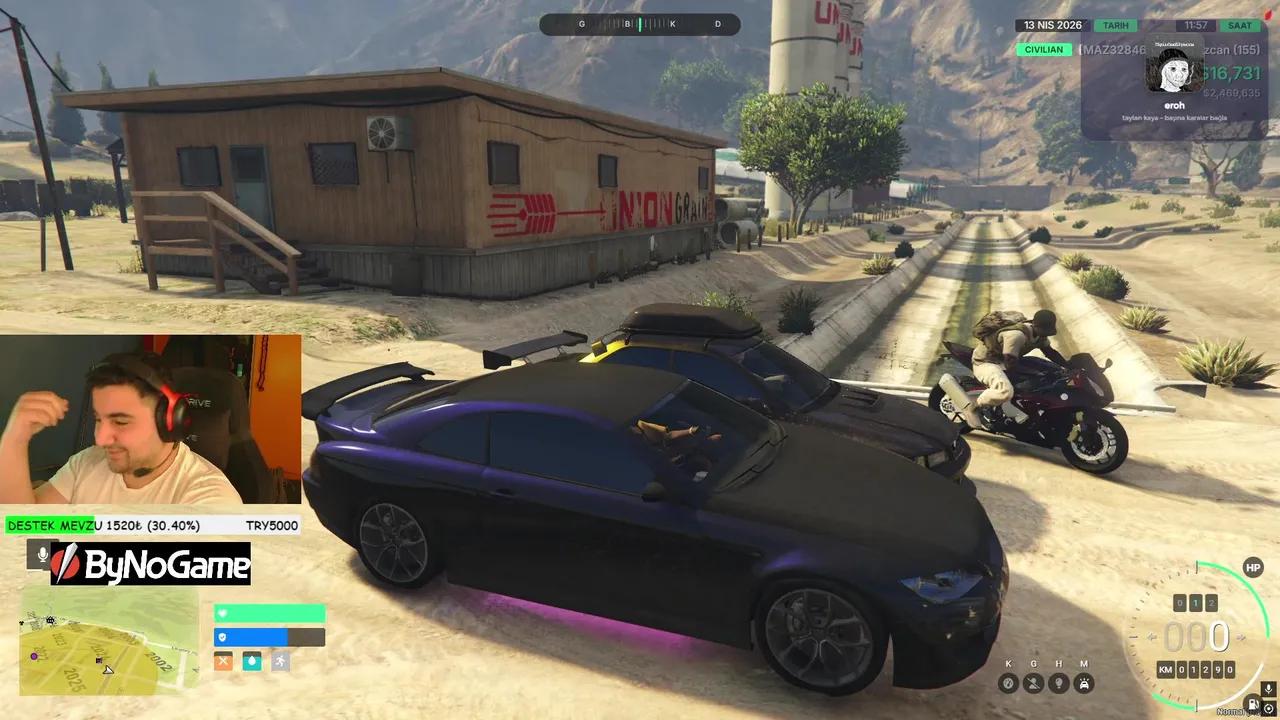The image size is (1280, 720).
Task: Toggle the microphone icon in the bottom-right corner
Action: pyautogui.click(x=1268, y=689)
